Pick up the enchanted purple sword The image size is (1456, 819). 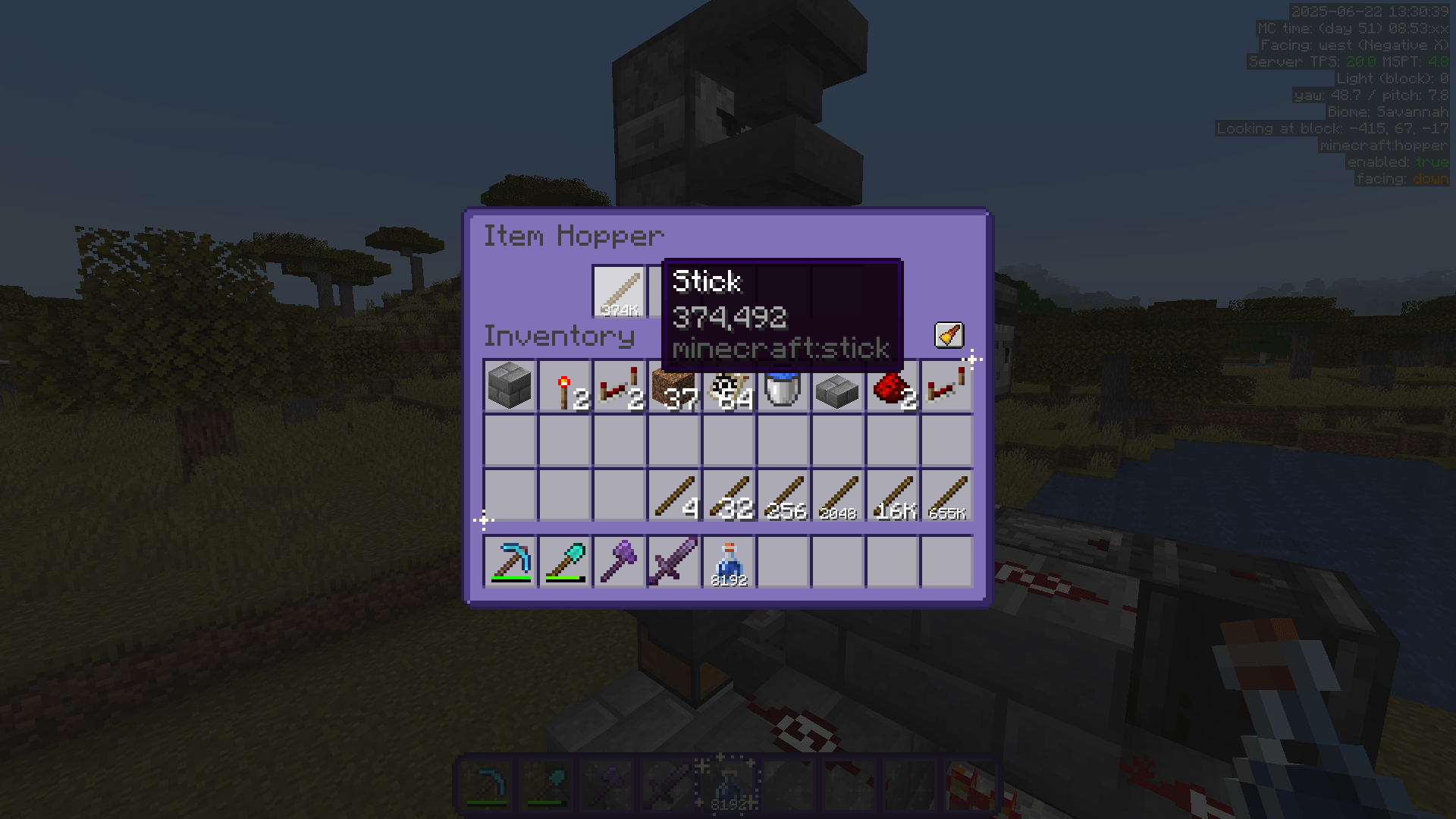673,561
